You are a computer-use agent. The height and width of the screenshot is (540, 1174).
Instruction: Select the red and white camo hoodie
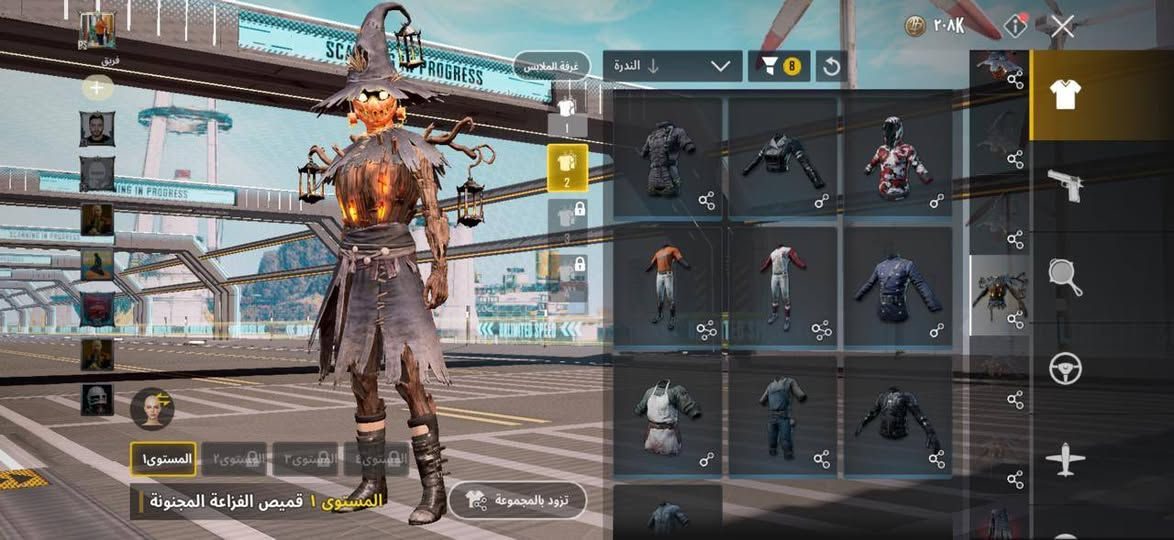pos(898,157)
